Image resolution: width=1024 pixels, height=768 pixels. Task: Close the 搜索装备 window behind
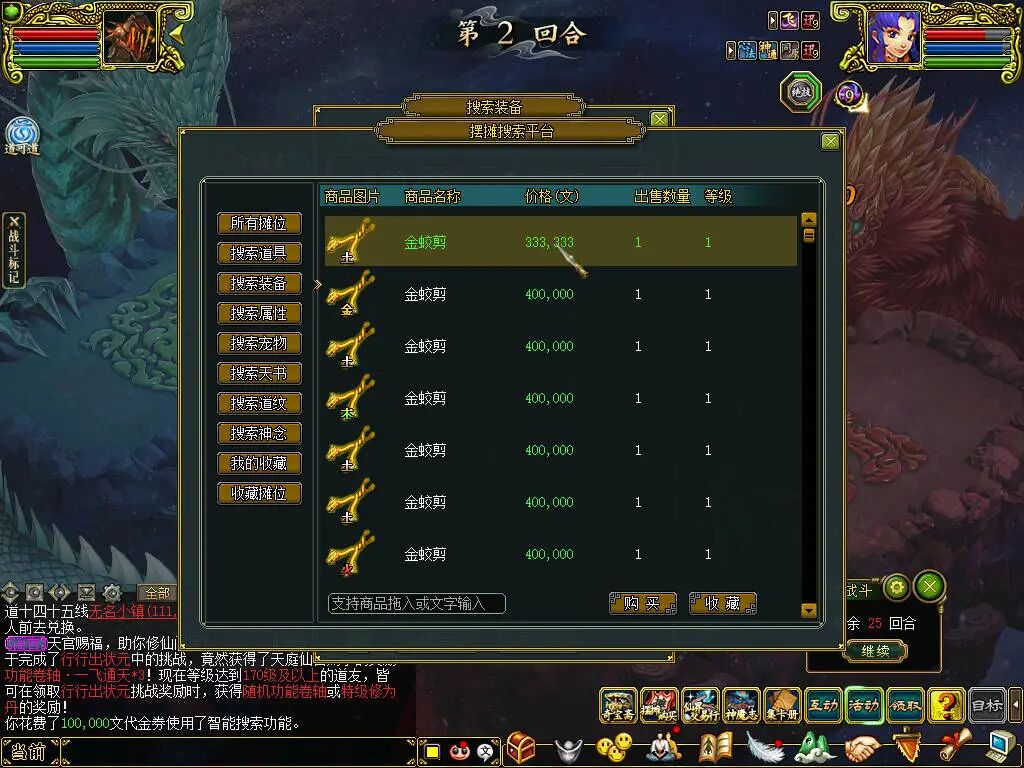click(659, 119)
